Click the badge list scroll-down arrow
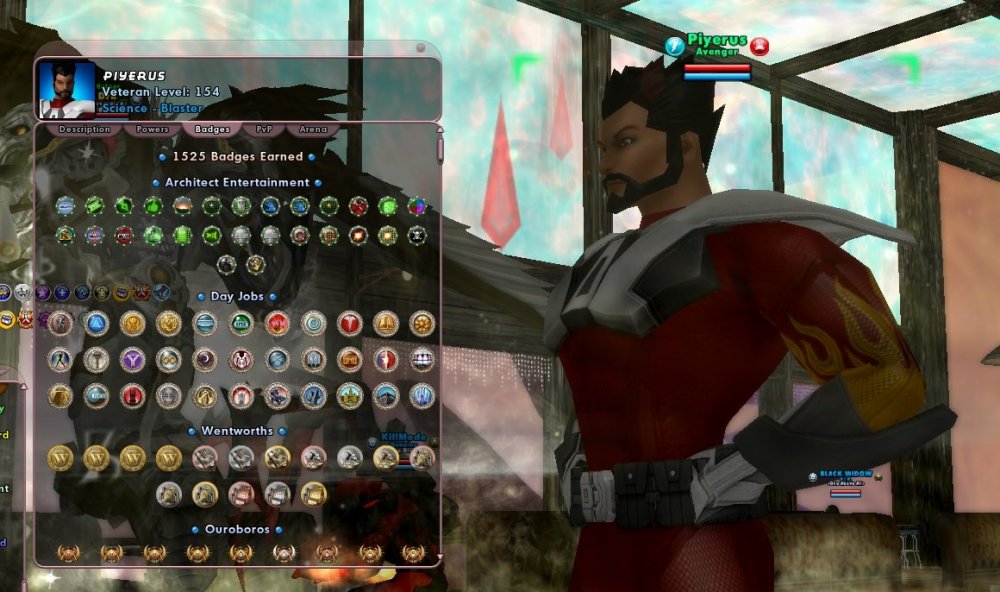Viewport: 1000px width, 592px height. pyautogui.click(x=439, y=558)
